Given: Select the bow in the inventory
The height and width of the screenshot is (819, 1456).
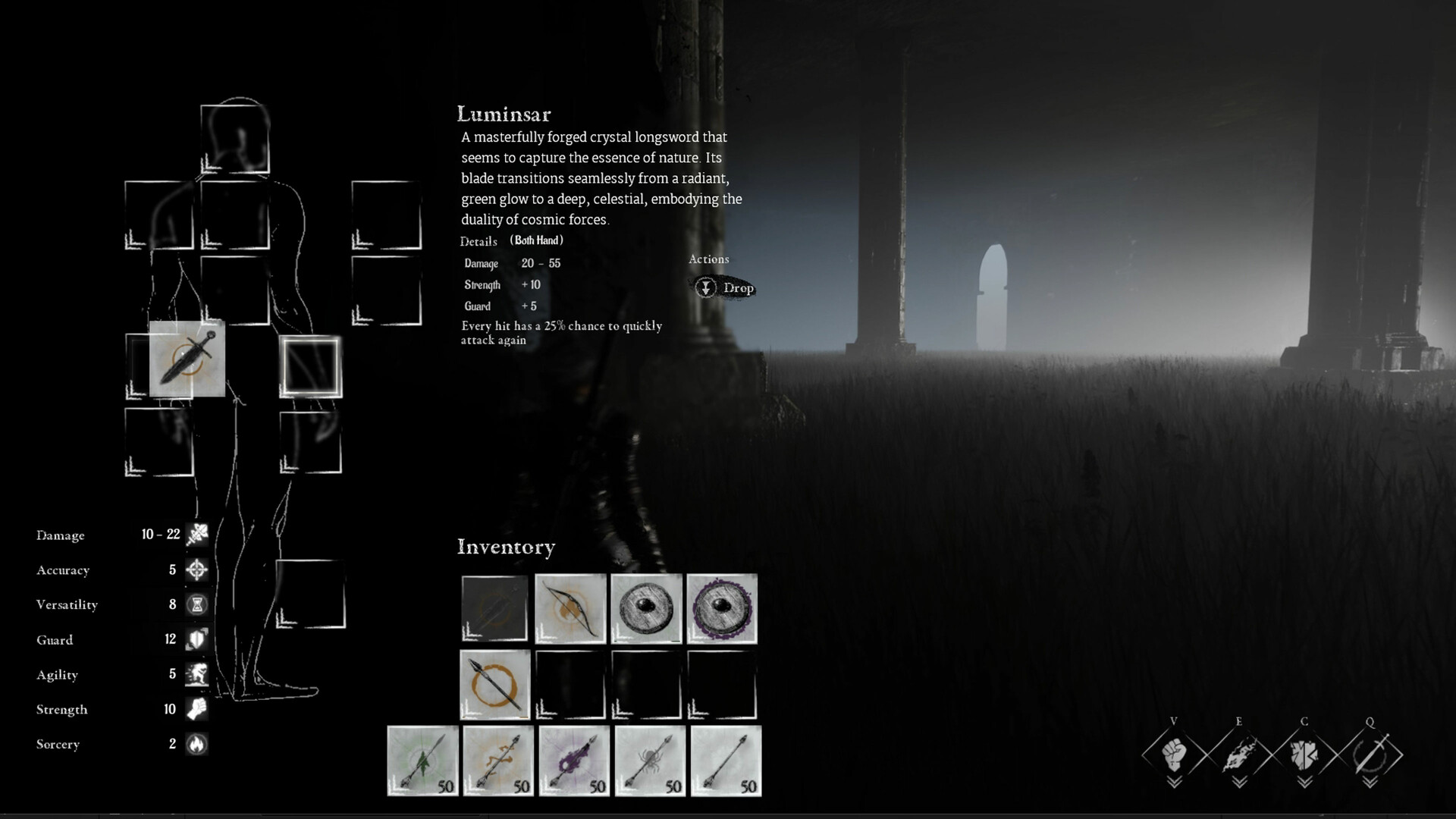Looking at the screenshot, I should (x=570, y=607).
